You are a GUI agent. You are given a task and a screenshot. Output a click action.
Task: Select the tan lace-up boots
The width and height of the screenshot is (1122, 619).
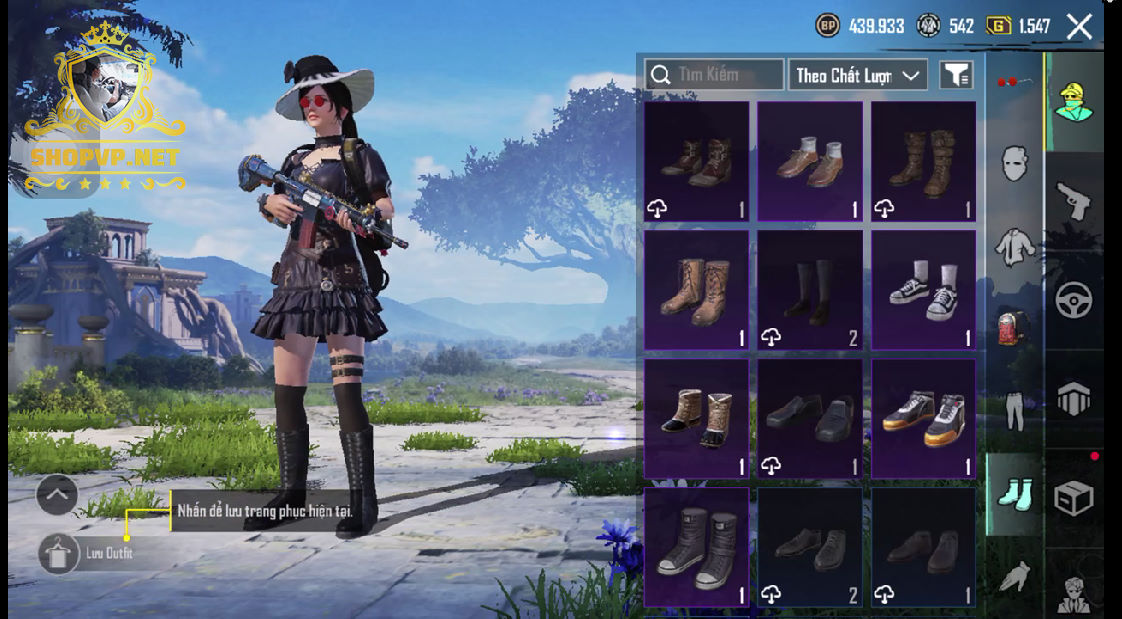coord(696,290)
